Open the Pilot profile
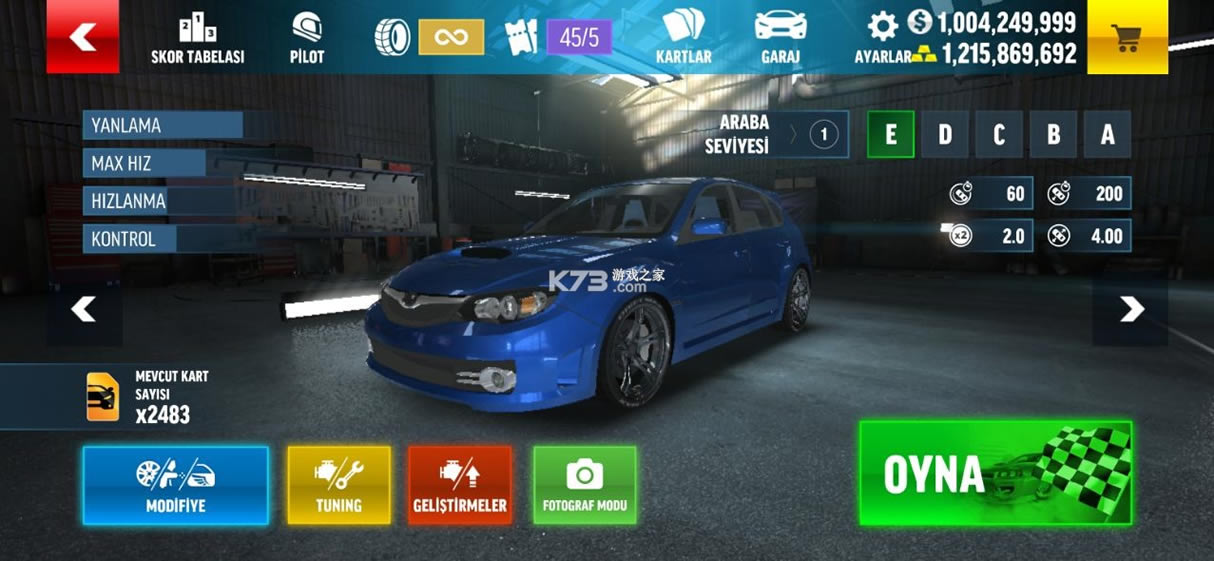 coord(307,38)
